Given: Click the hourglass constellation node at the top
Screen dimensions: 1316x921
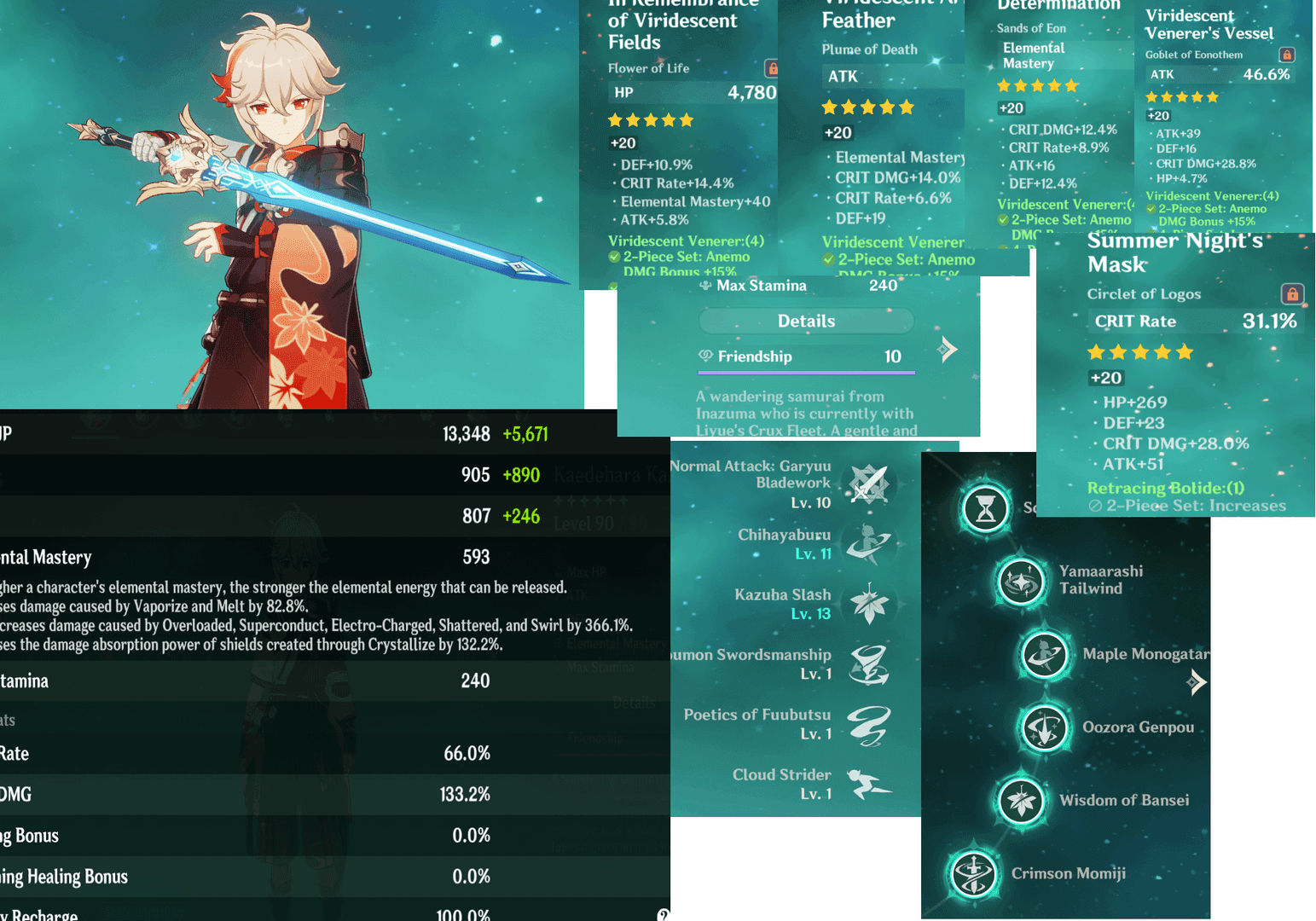Looking at the screenshot, I should (x=986, y=509).
